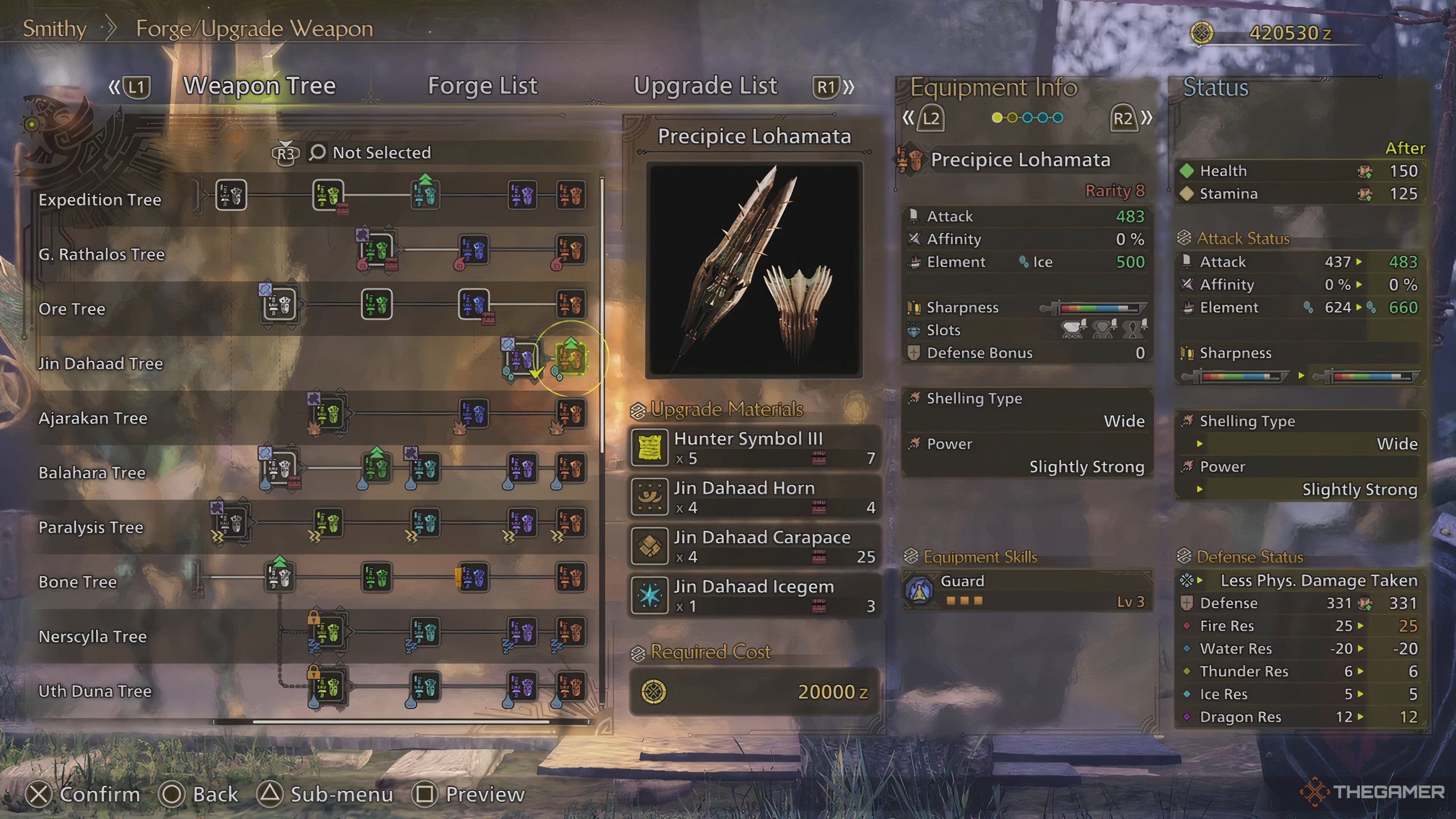Choose the Nerscylla Tree row label

point(93,636)
